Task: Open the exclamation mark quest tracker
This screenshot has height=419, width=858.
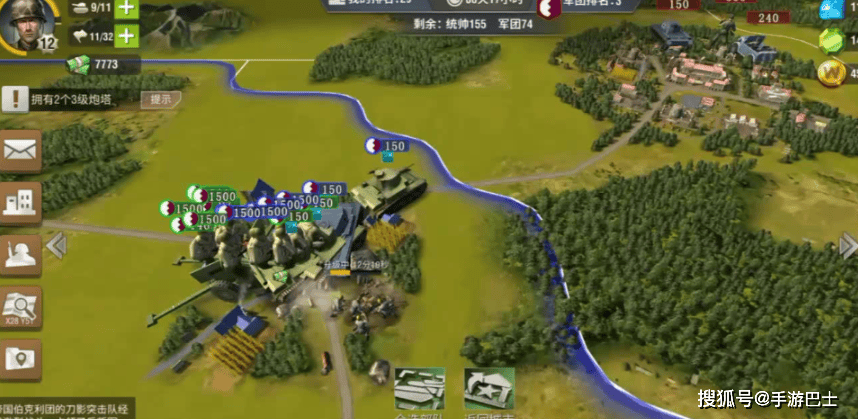Action: 17,99
